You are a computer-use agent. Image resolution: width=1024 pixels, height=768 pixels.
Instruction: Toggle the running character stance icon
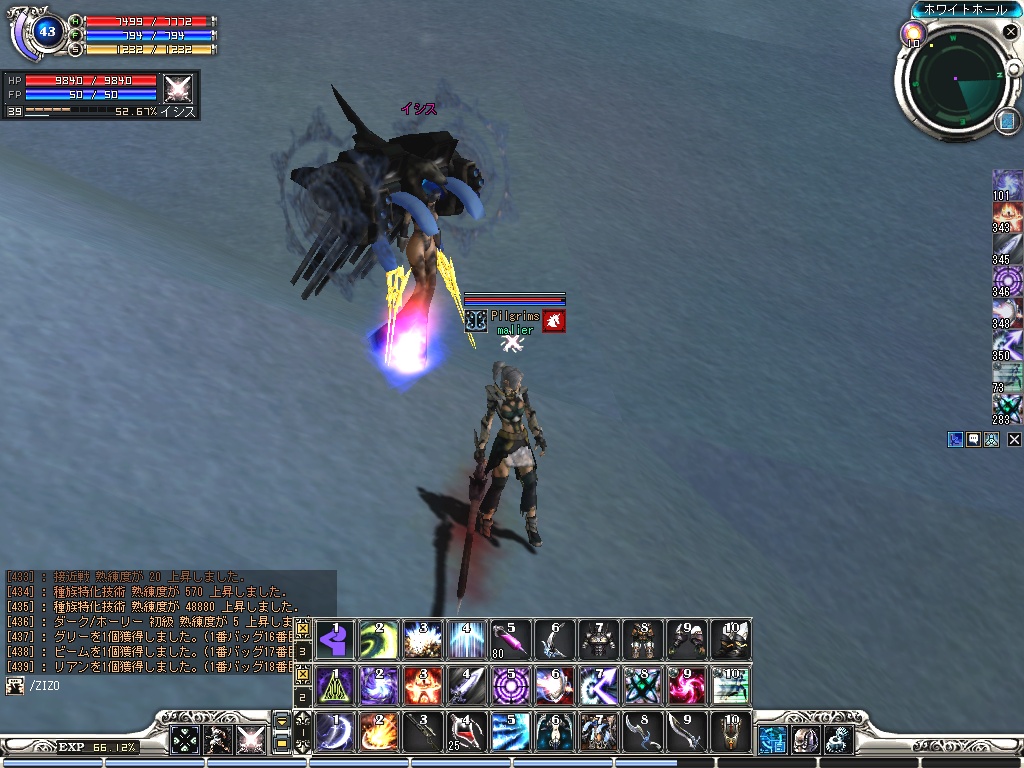[218, 739]
